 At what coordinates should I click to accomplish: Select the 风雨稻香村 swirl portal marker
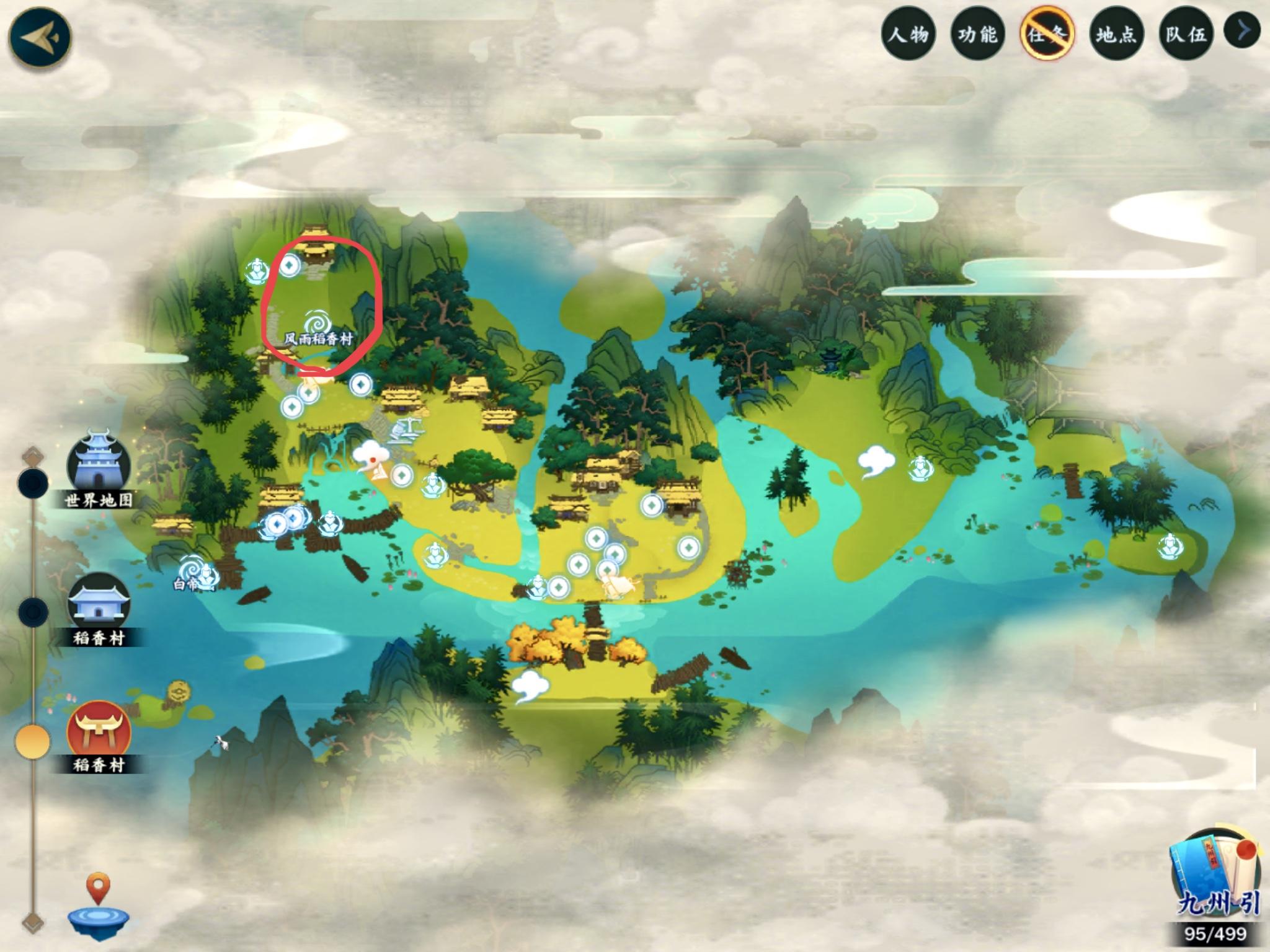319,323
